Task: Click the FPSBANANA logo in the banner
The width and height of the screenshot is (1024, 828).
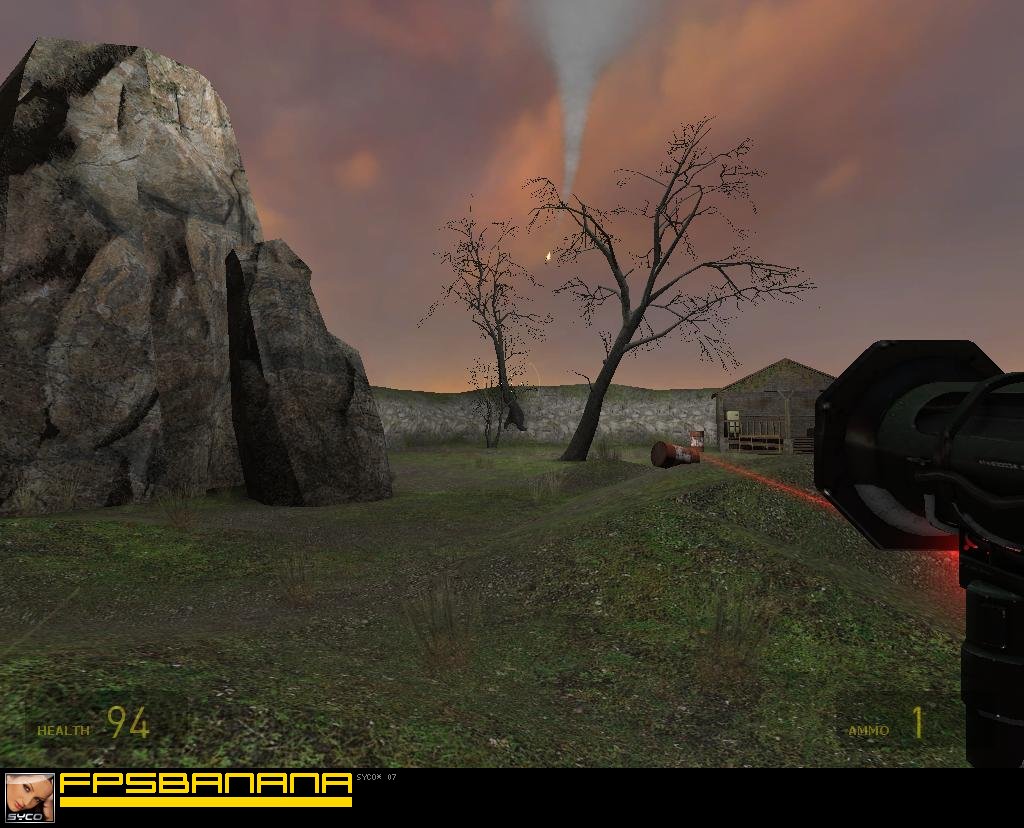Action: point(206,784)
